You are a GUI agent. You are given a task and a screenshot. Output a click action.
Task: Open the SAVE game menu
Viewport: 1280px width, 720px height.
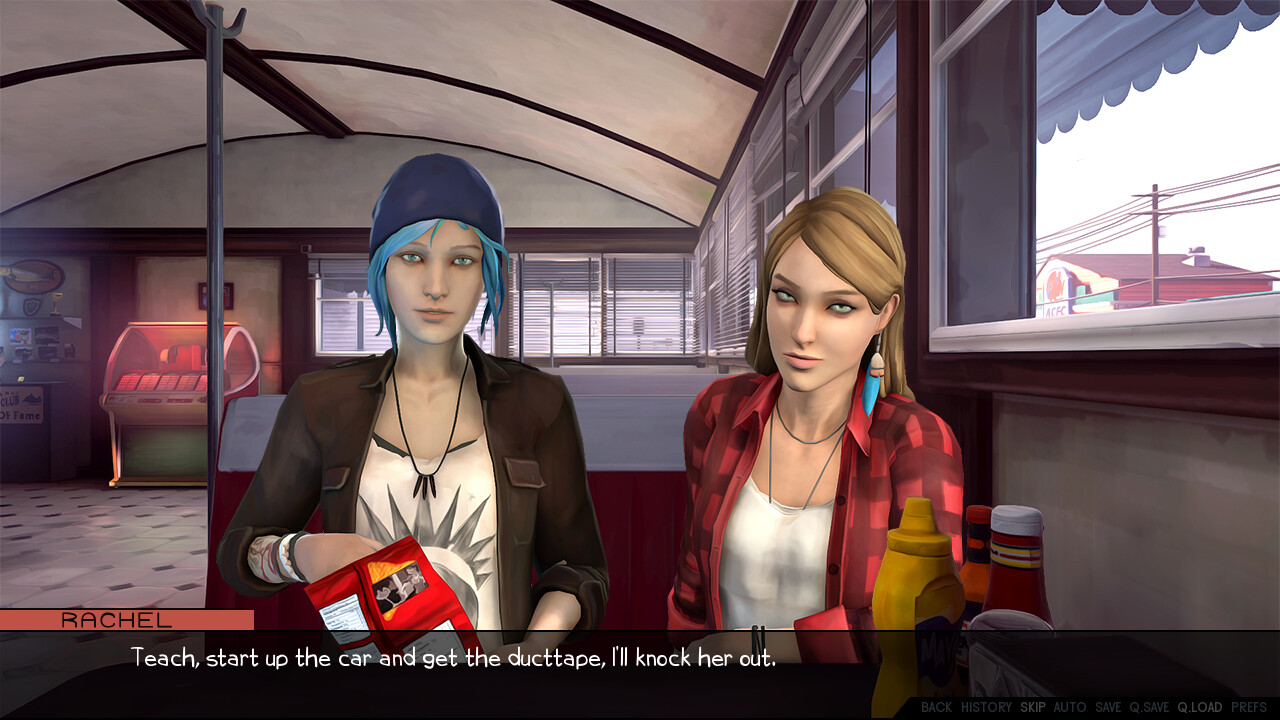1108,707
